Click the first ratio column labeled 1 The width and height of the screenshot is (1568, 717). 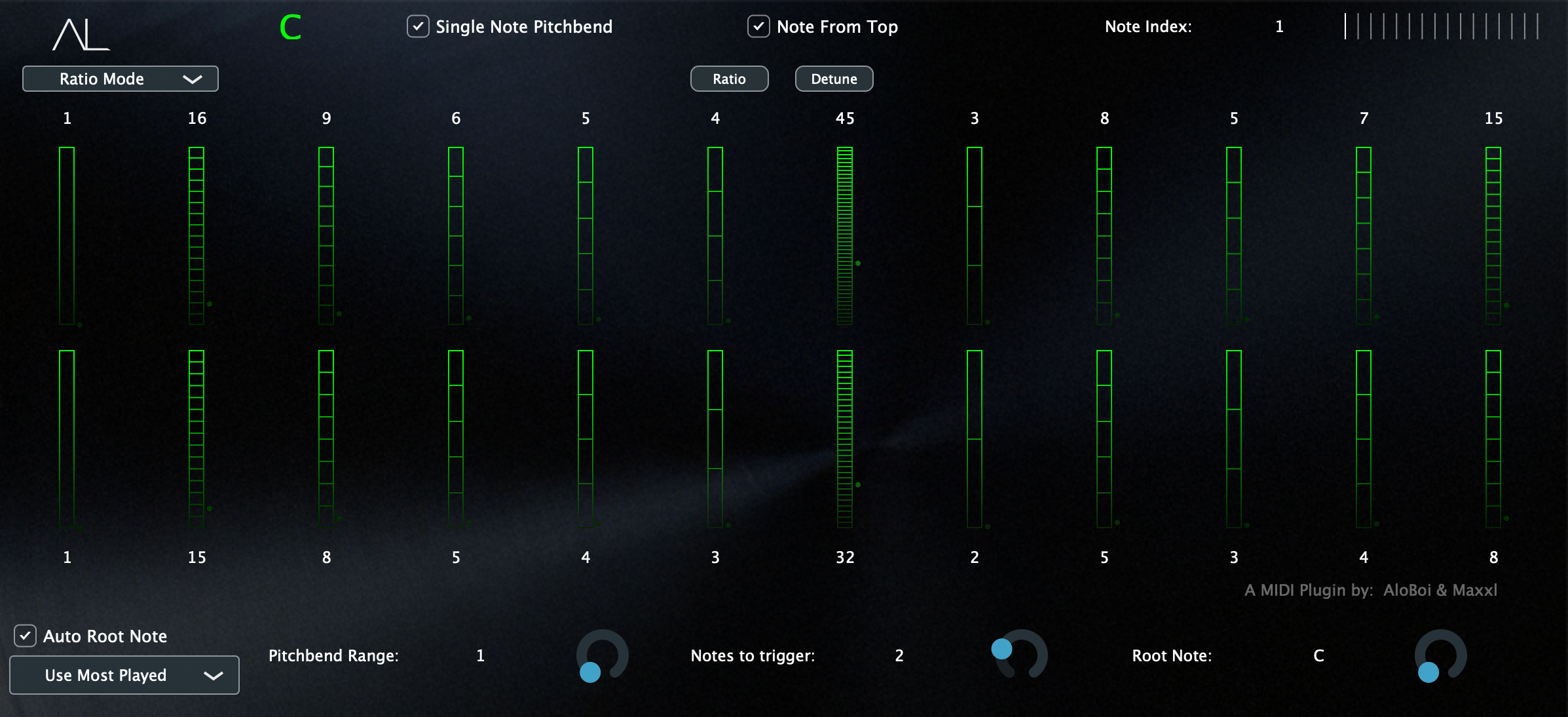click(x=66, y=236)
